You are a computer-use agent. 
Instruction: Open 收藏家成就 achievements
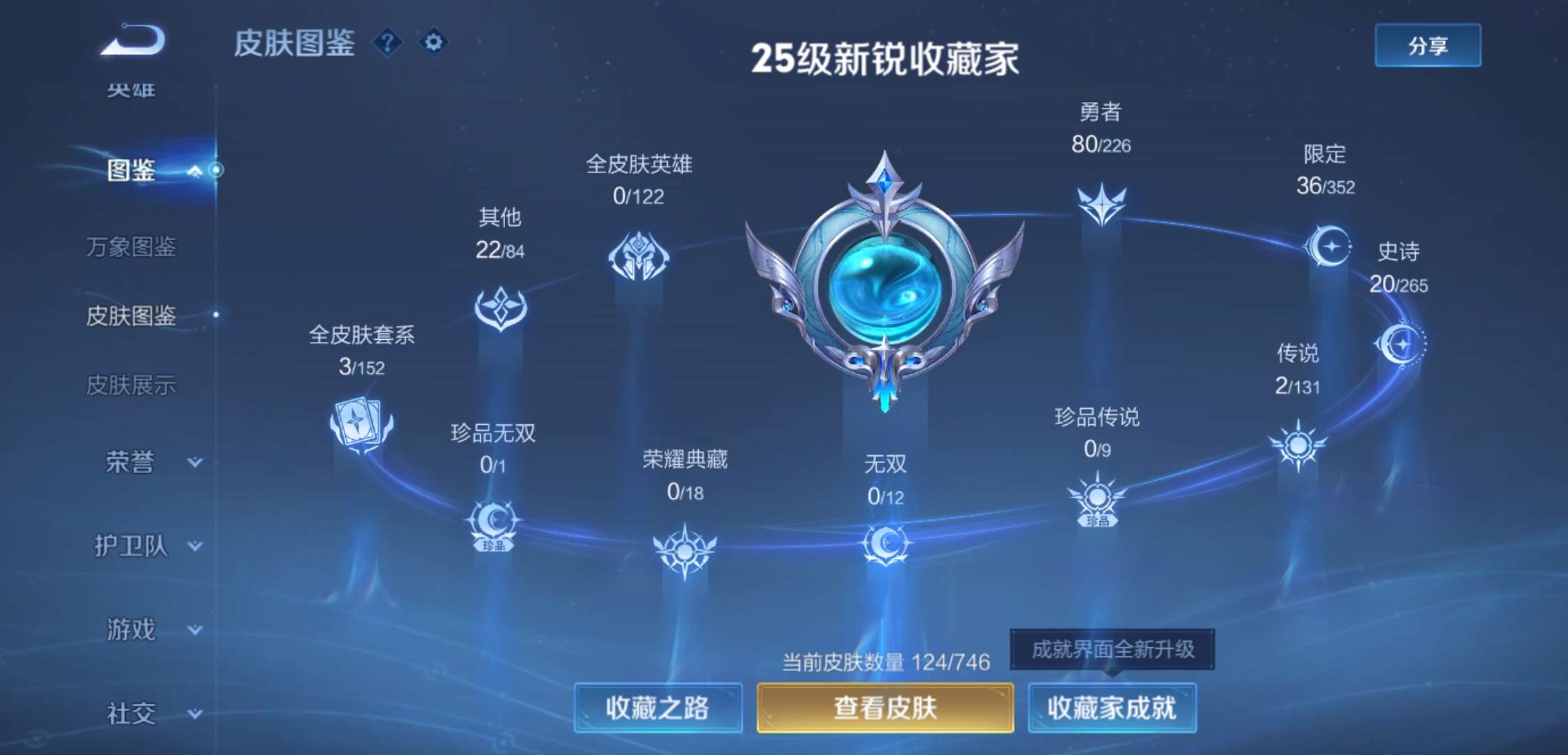pos(1111,707)
